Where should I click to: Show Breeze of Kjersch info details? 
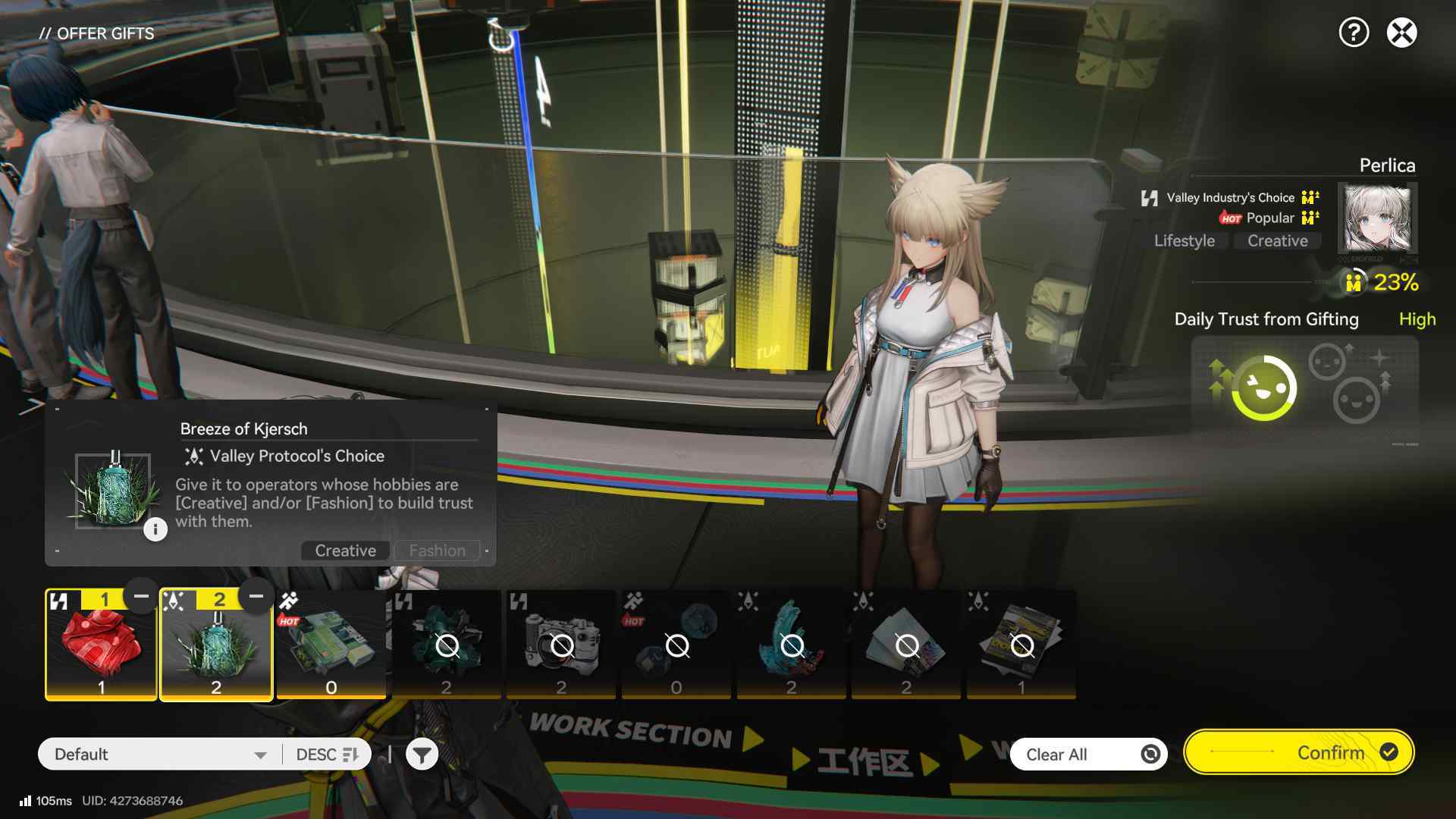(155, 529)
